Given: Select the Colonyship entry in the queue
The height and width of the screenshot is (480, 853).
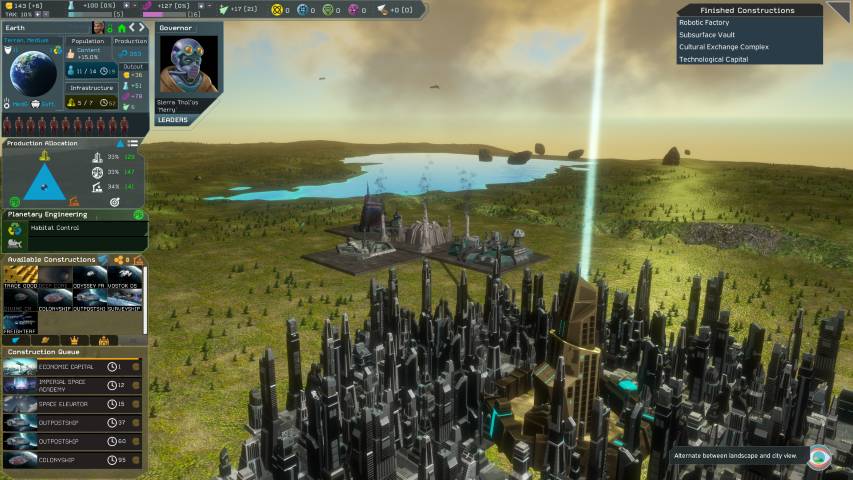Looking at the screenshot, I should pyautogui.click(x=72, y=460).
